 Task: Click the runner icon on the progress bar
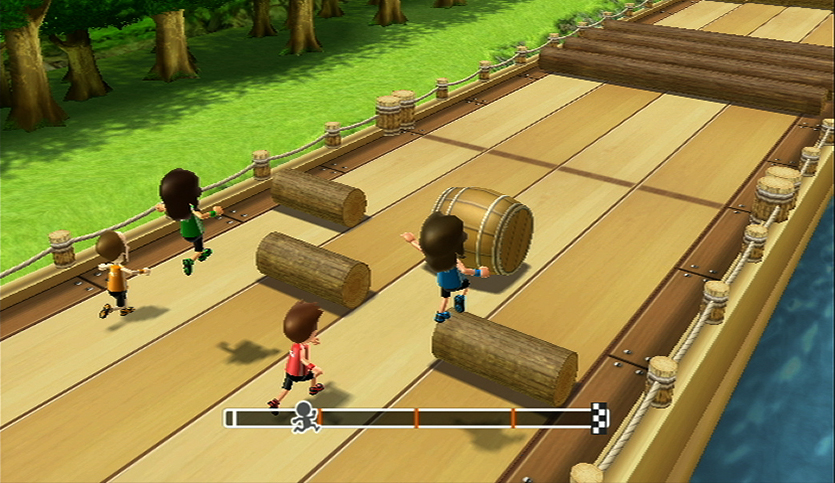pyautogui.click(x=305, y=417)
